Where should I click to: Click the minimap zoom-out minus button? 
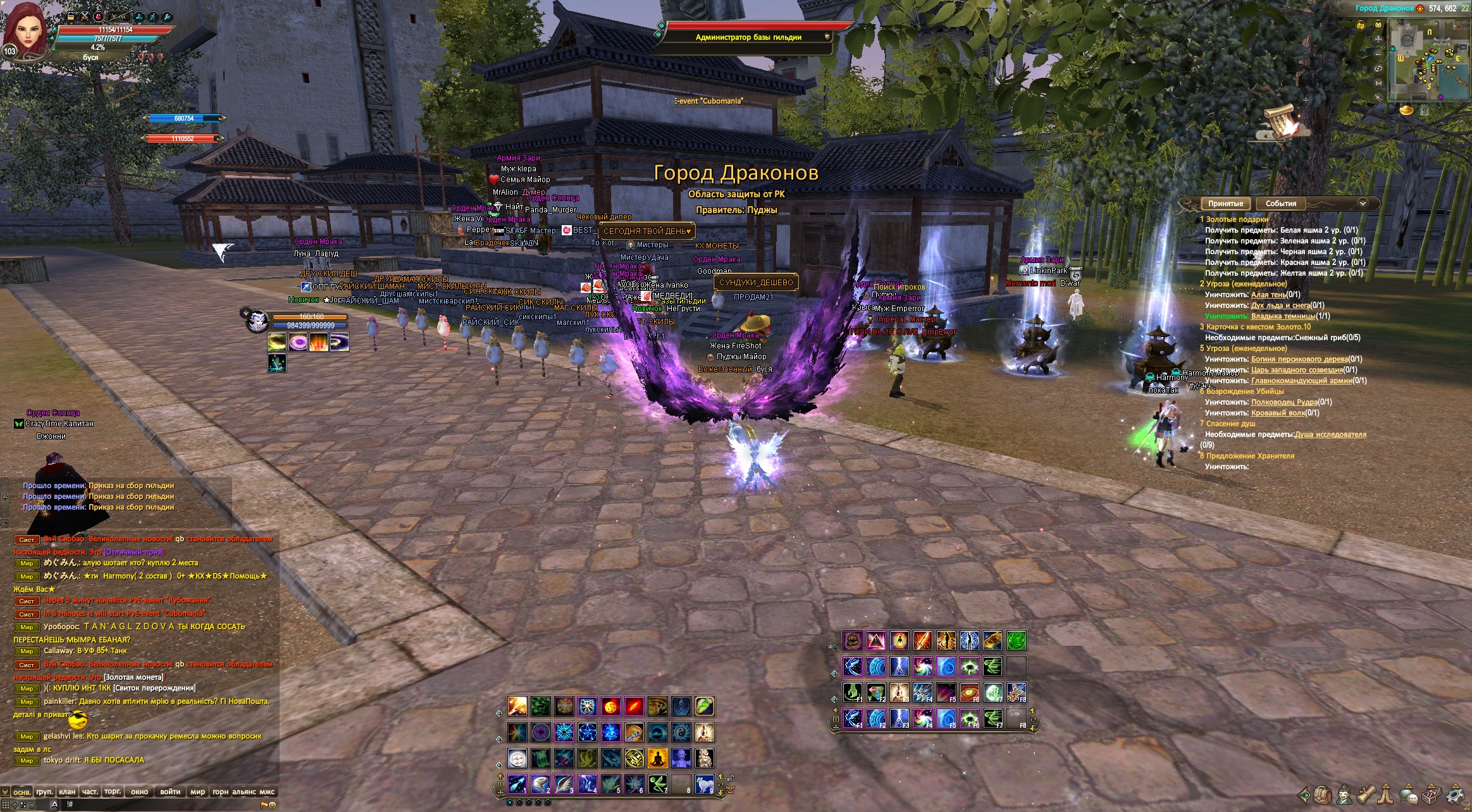tap(1379, 53)
